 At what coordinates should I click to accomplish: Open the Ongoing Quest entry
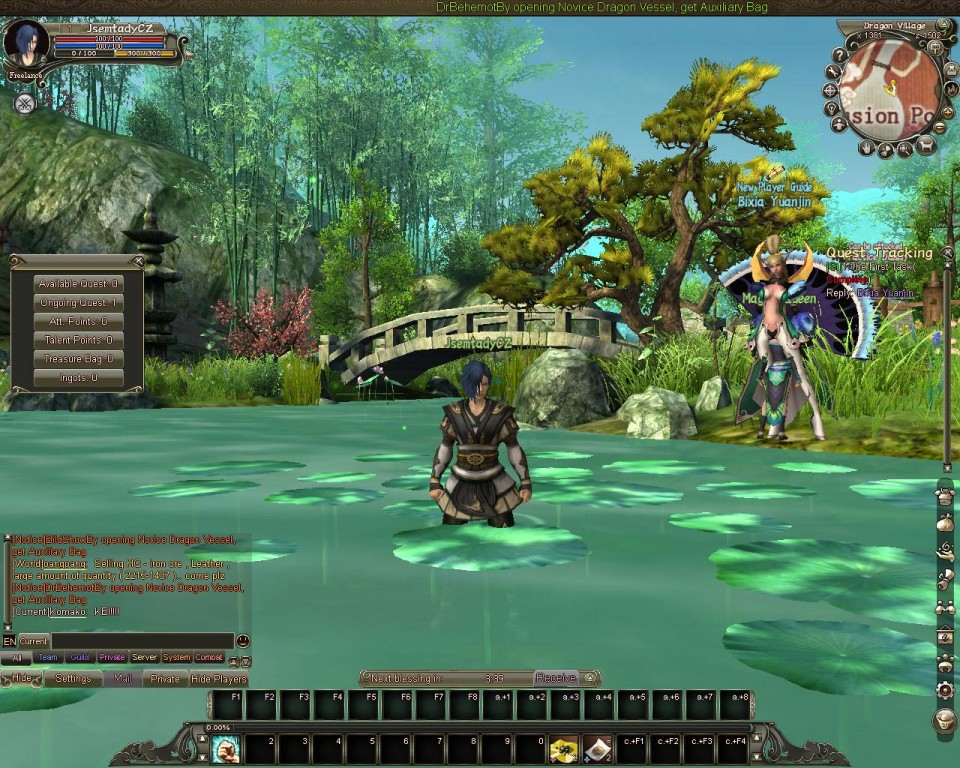[78, 303]
